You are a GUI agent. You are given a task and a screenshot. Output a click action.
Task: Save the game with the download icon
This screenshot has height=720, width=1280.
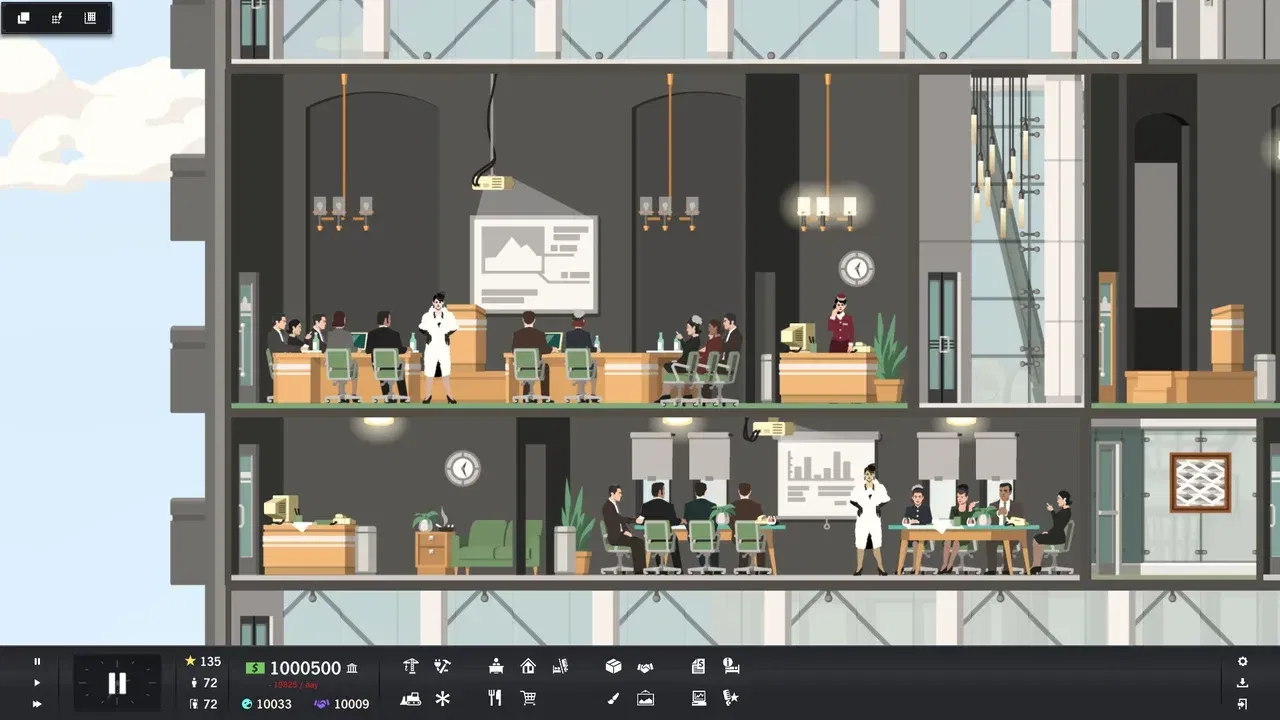point(1242,682)
